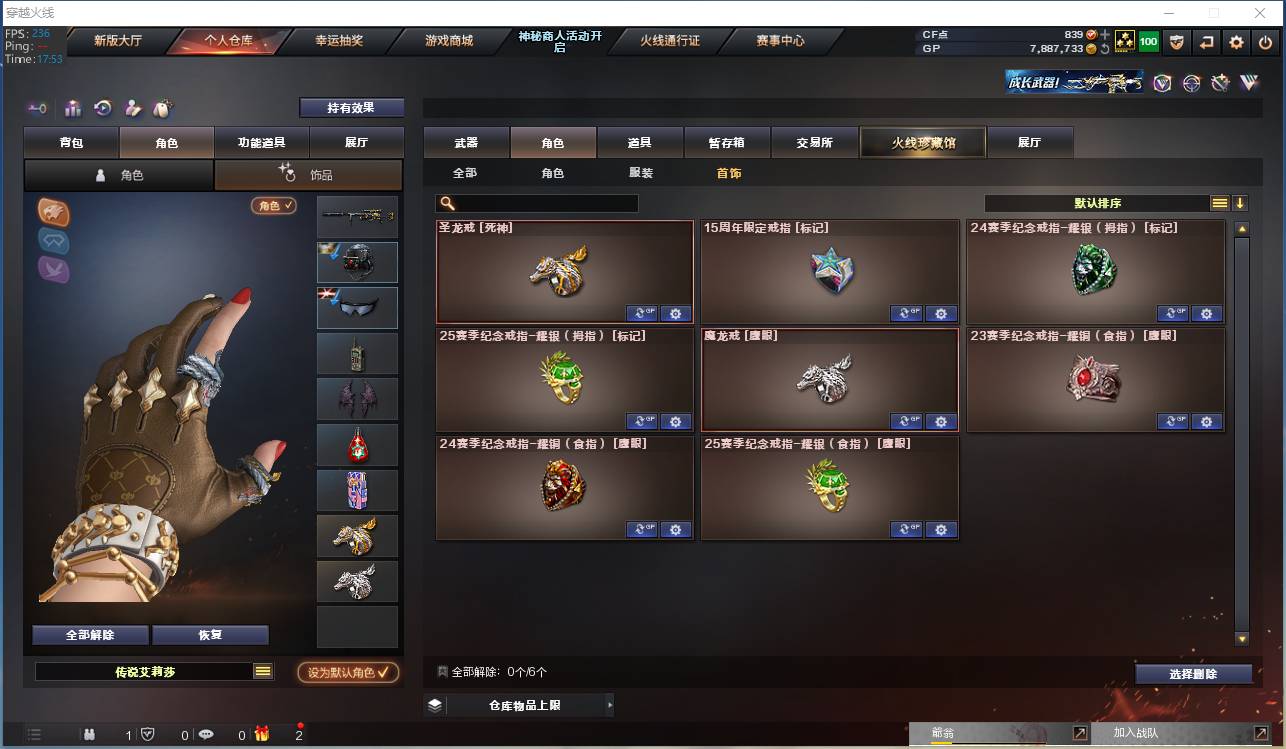Viewport: 1286px width, 749px height.
Task: Click the 选择删除 delete selection button
Action: [x=1193, y=673]
